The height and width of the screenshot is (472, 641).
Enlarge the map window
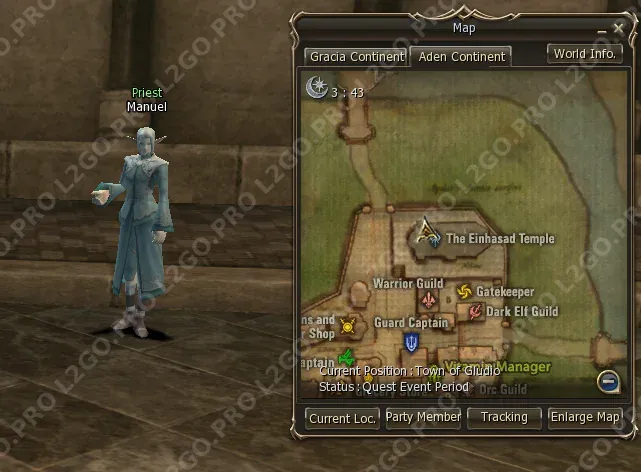coord(585,417)
